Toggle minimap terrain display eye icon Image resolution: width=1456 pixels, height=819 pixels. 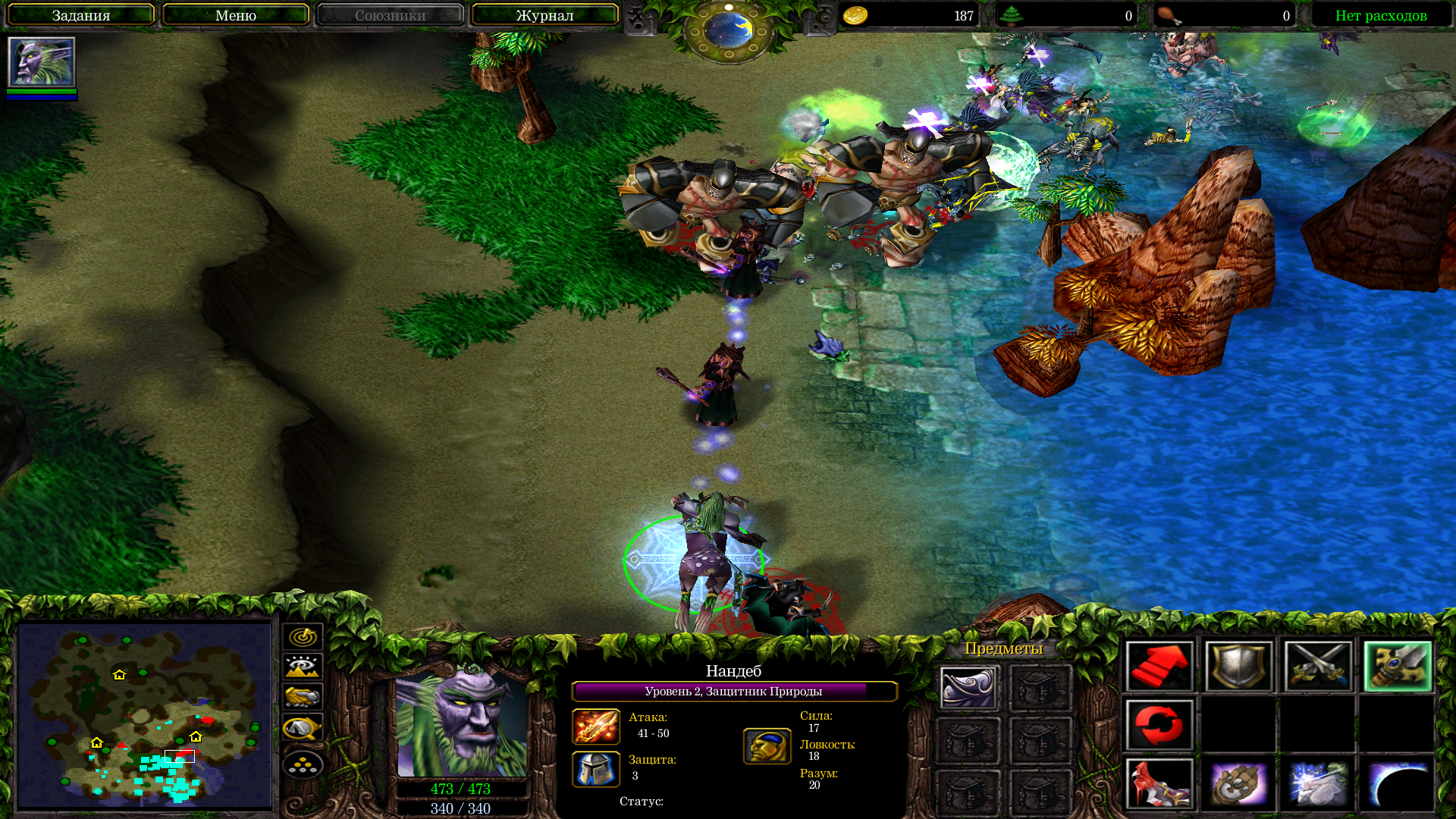(303, 667)
